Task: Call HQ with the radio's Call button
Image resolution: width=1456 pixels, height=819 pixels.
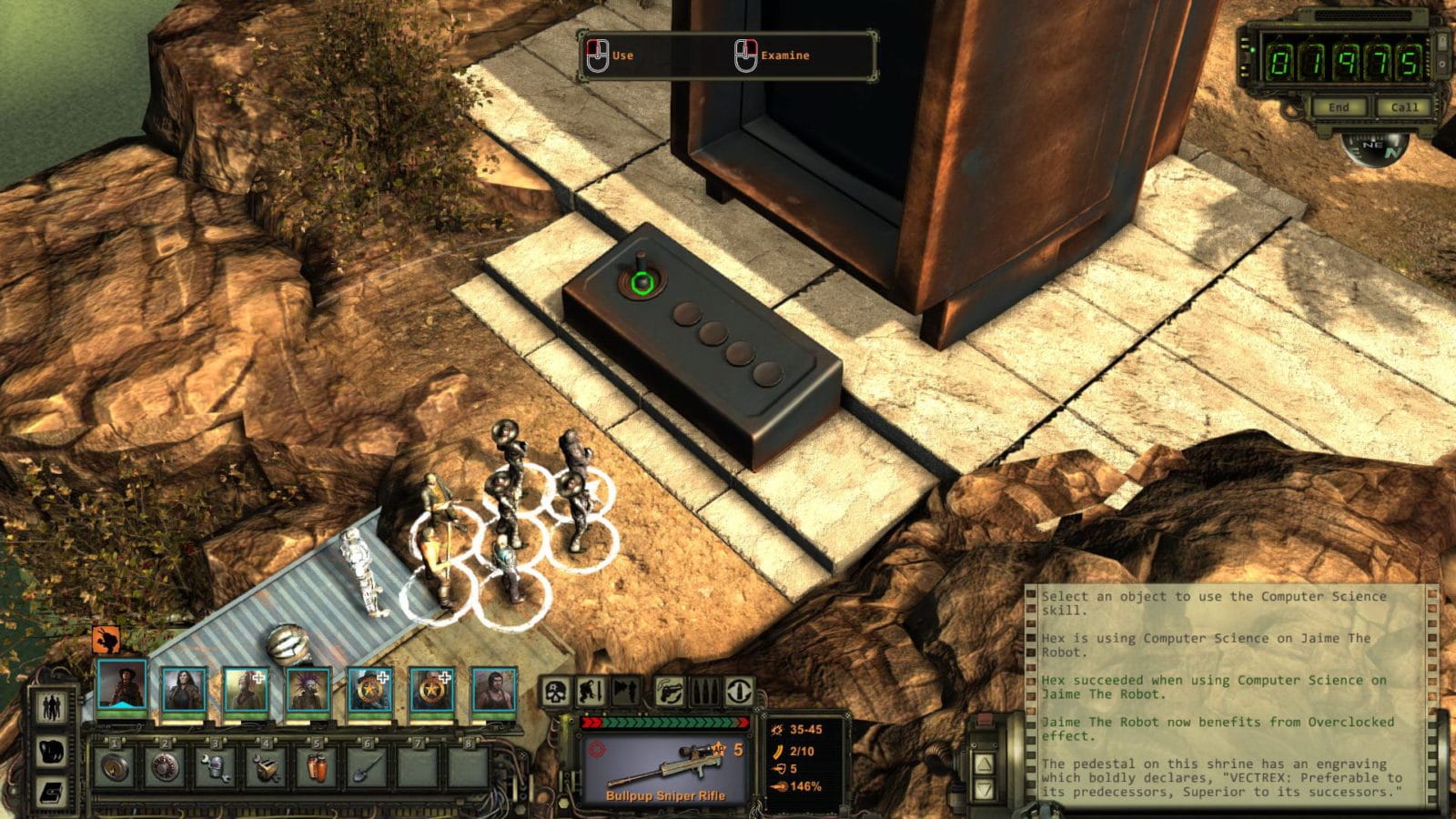Action: pos(1403,107)
